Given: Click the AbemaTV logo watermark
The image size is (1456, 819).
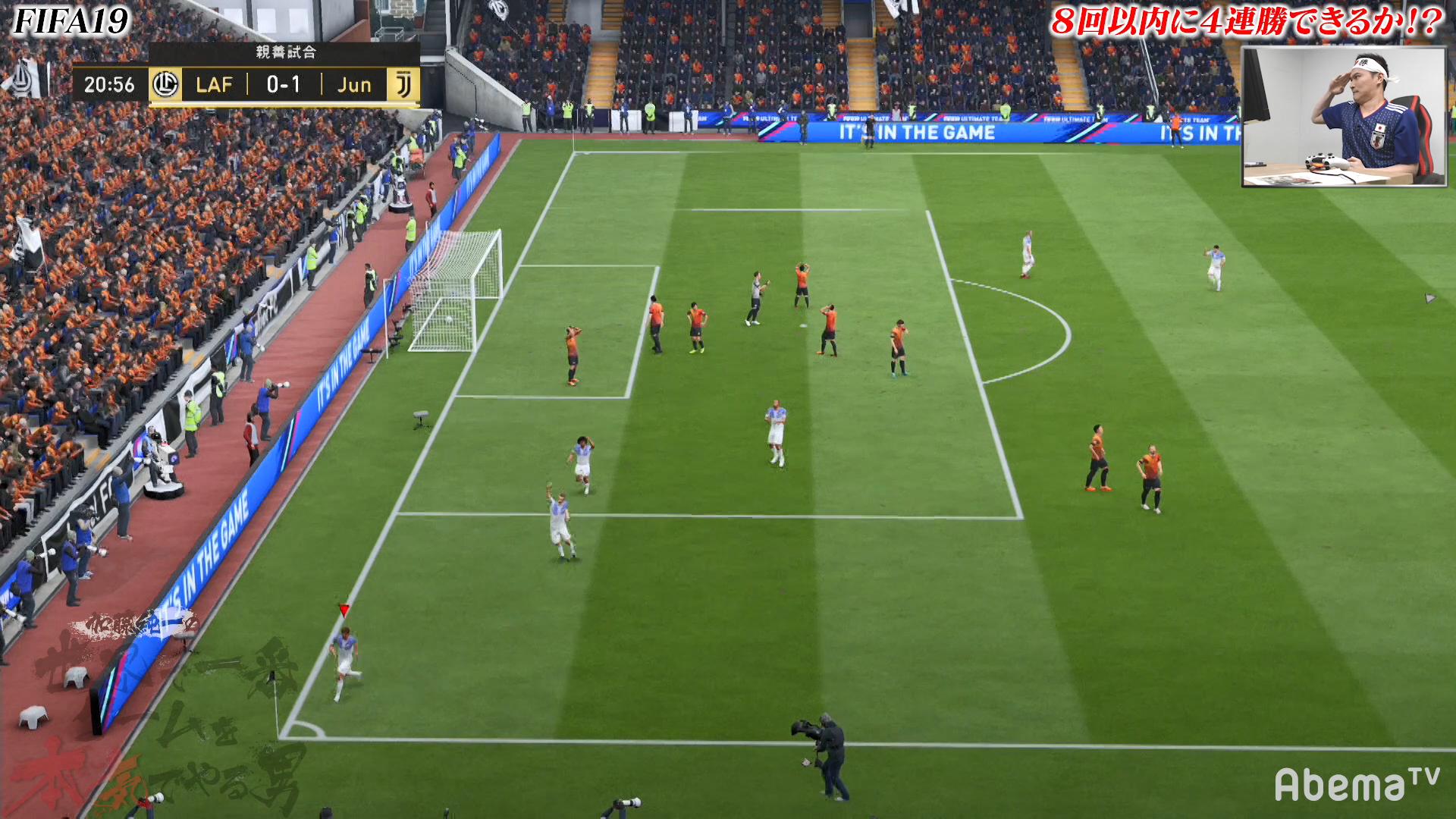Looking at the screenshot, I should (1356, 784).
